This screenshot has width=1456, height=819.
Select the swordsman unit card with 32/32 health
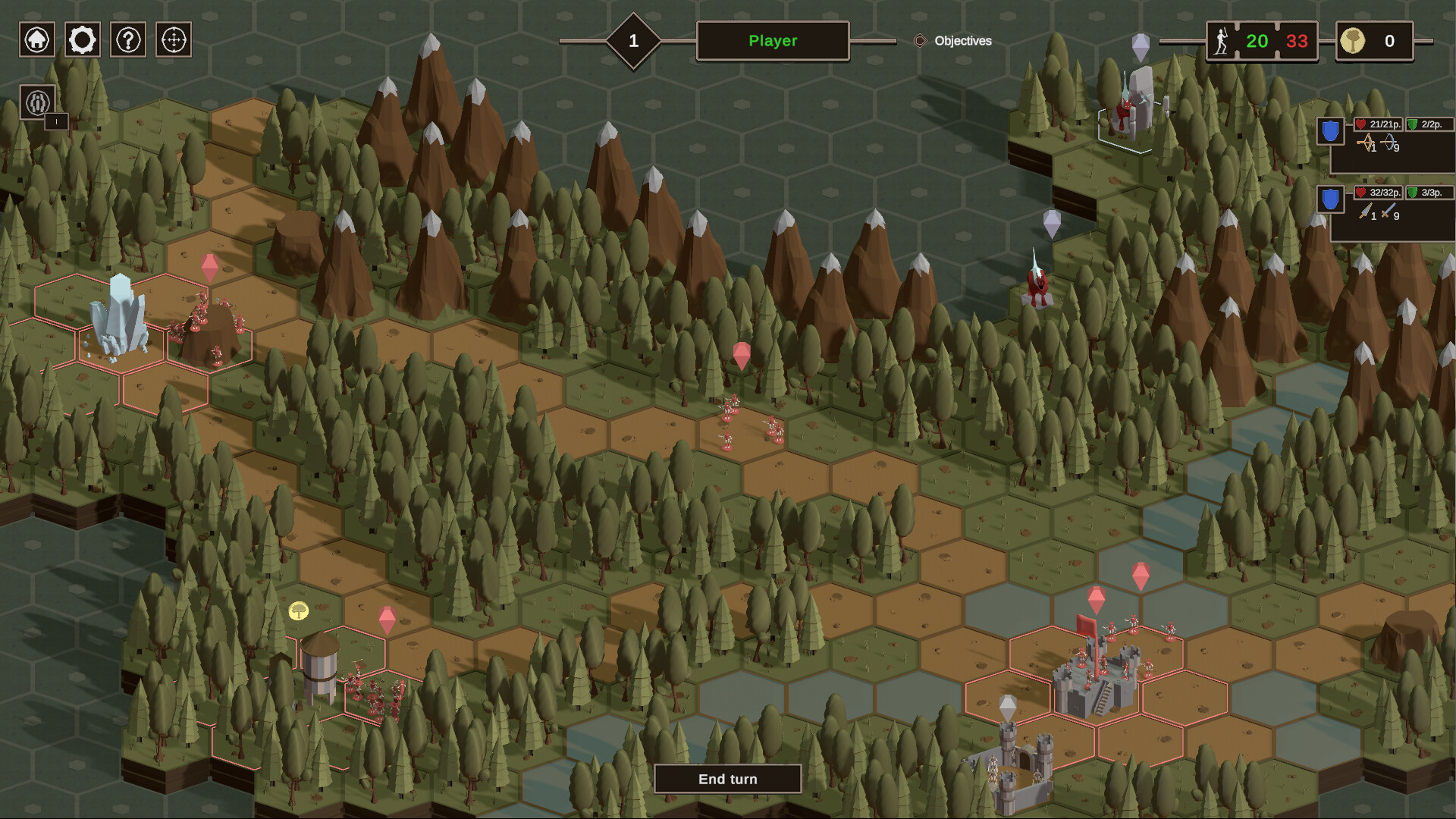(x=1393, y=212)
